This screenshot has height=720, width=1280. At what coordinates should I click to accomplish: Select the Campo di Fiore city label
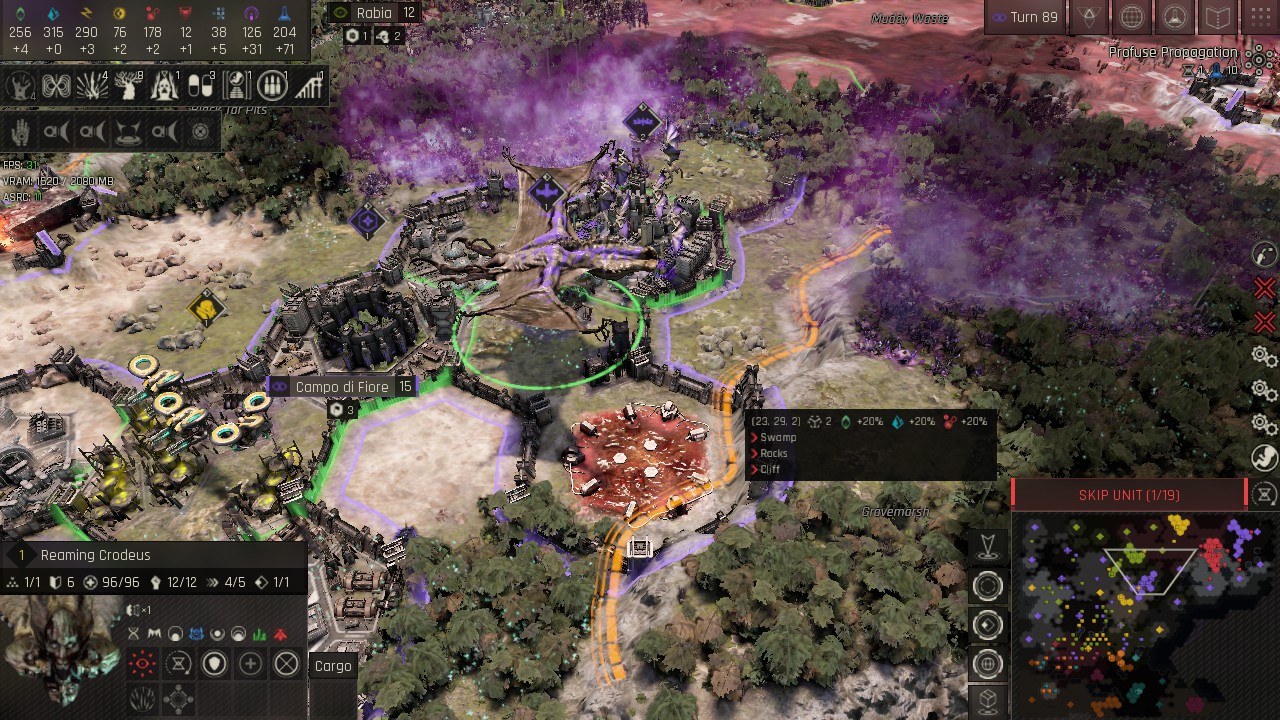342,386
